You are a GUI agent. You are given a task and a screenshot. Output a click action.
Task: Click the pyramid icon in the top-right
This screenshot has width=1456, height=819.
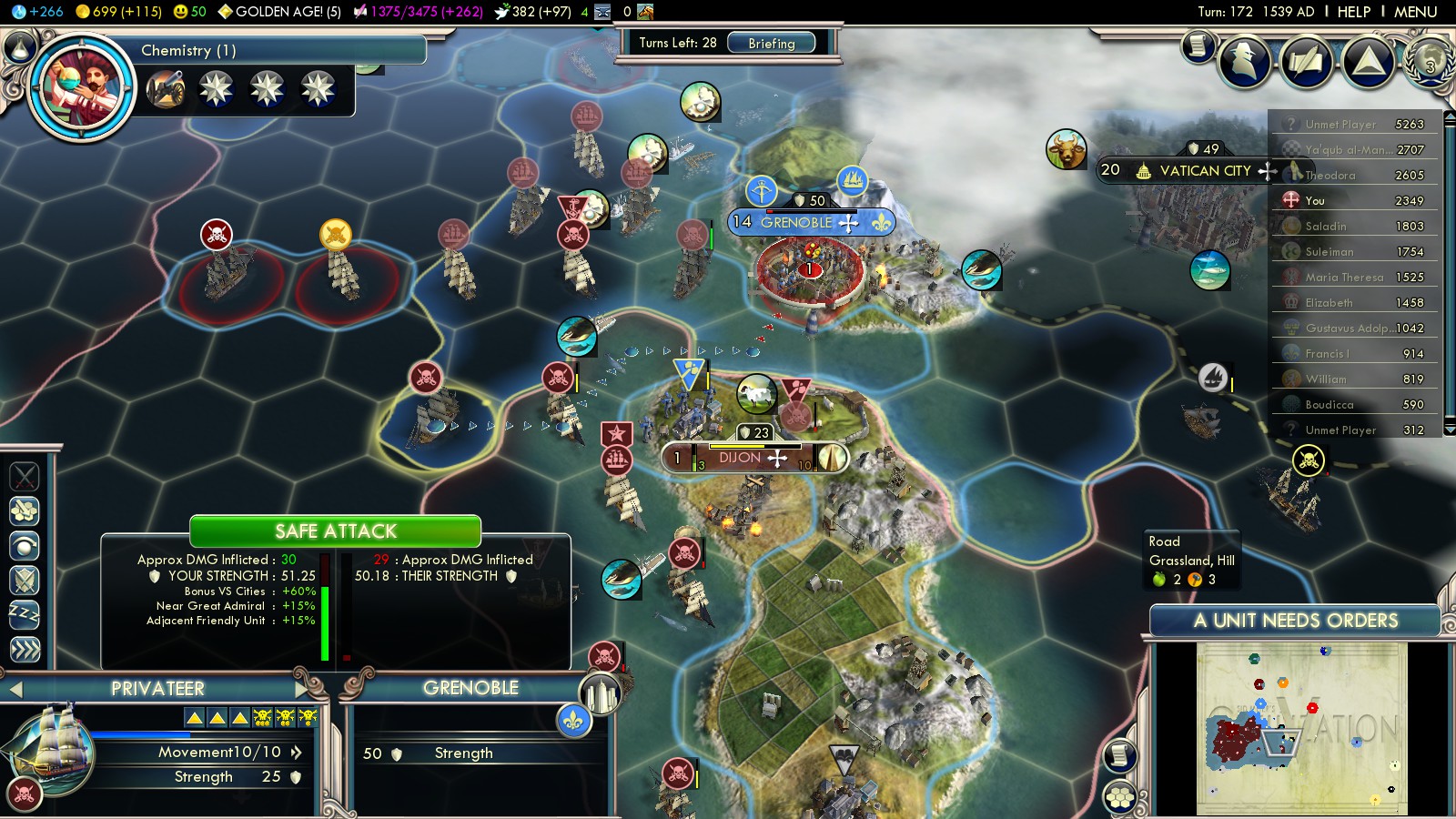pos(1368,62)
